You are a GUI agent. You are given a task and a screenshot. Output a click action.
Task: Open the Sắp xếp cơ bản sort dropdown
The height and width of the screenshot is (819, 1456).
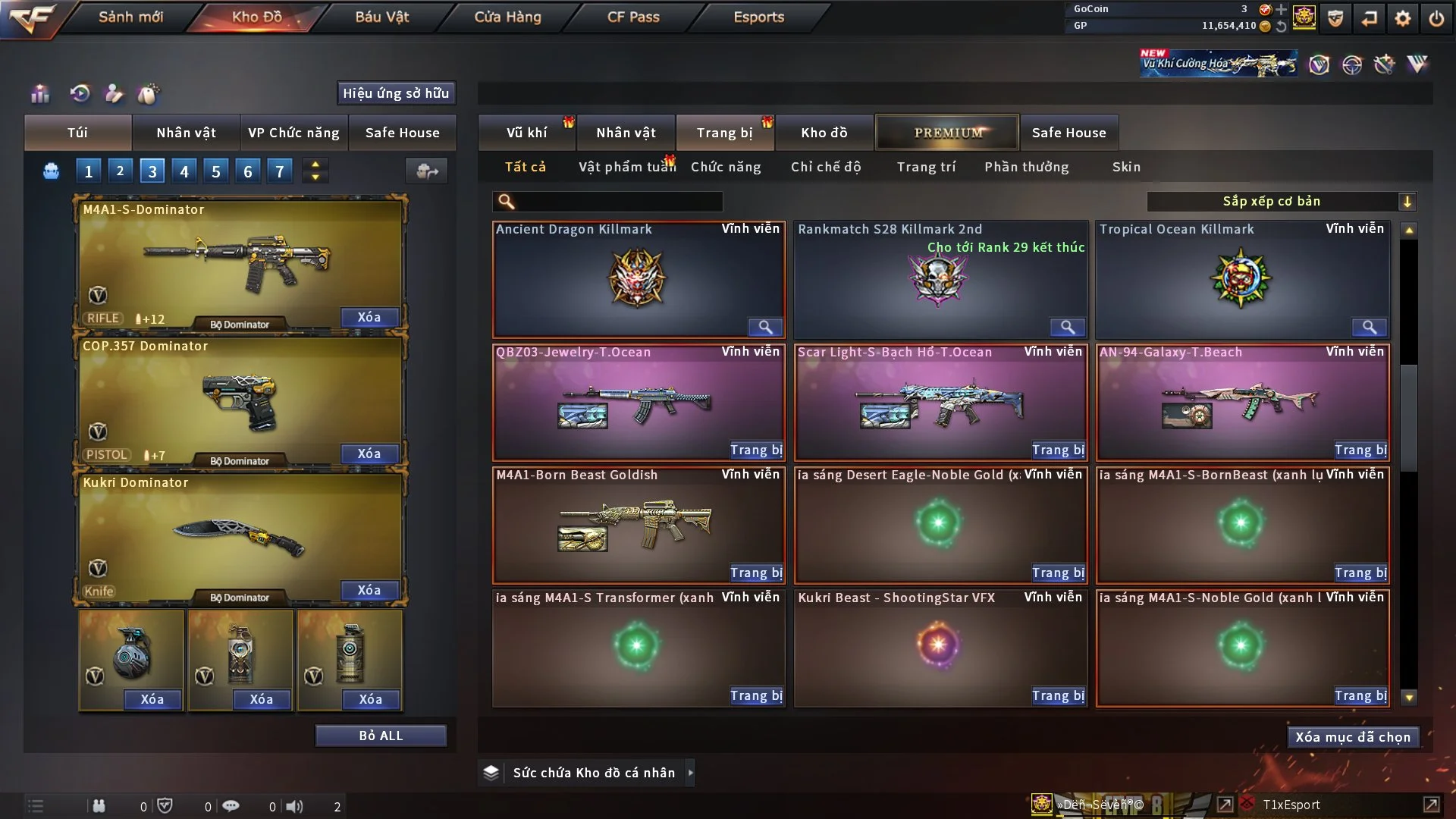point(1281,202)
